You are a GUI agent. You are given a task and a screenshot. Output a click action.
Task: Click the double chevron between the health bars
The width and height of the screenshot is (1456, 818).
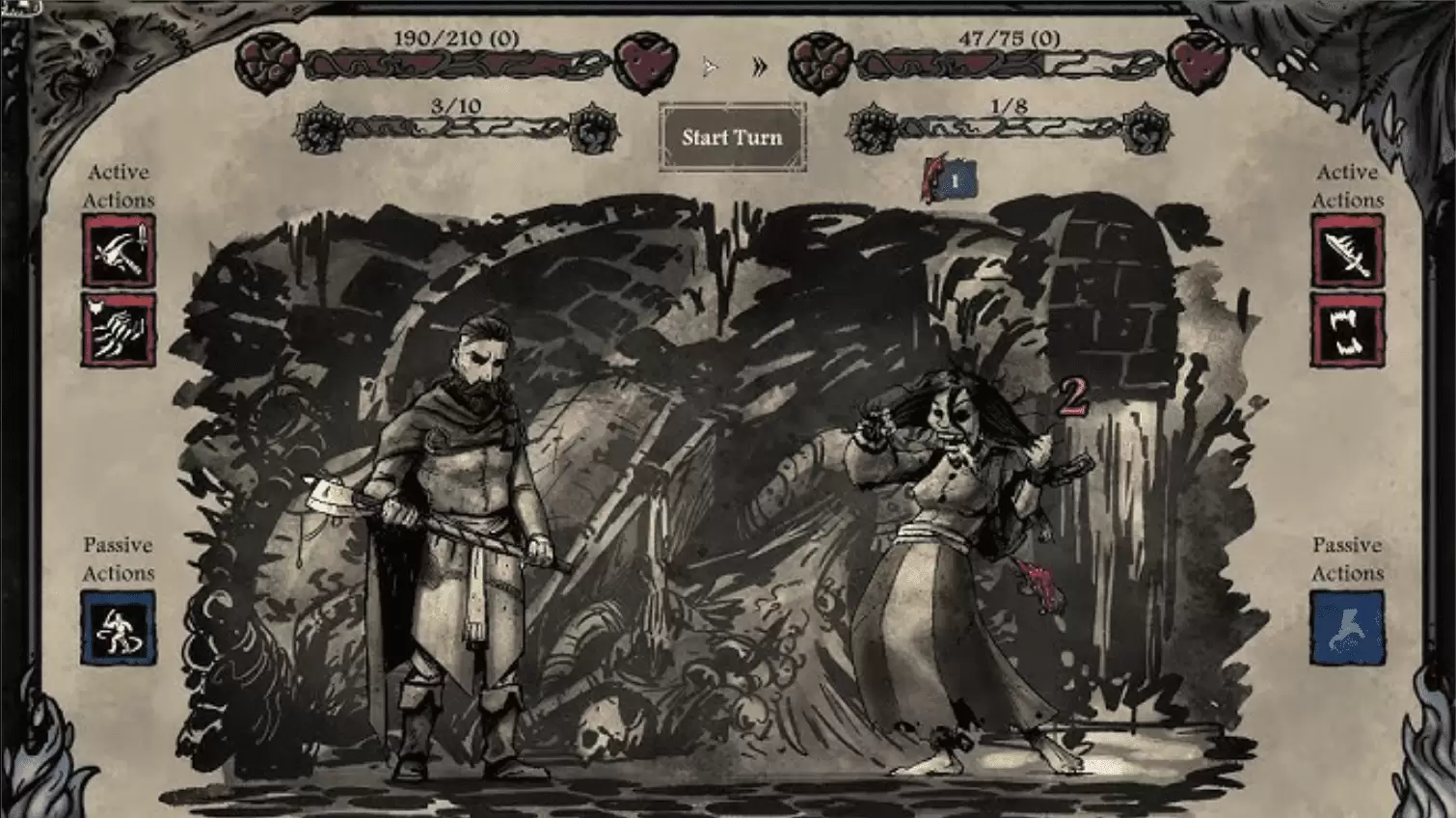(x=760, y=65)
